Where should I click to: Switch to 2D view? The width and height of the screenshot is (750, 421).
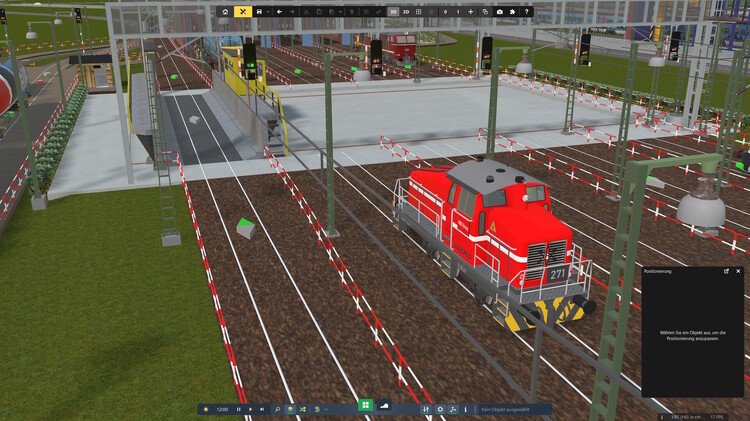click(x=406, y=11)
